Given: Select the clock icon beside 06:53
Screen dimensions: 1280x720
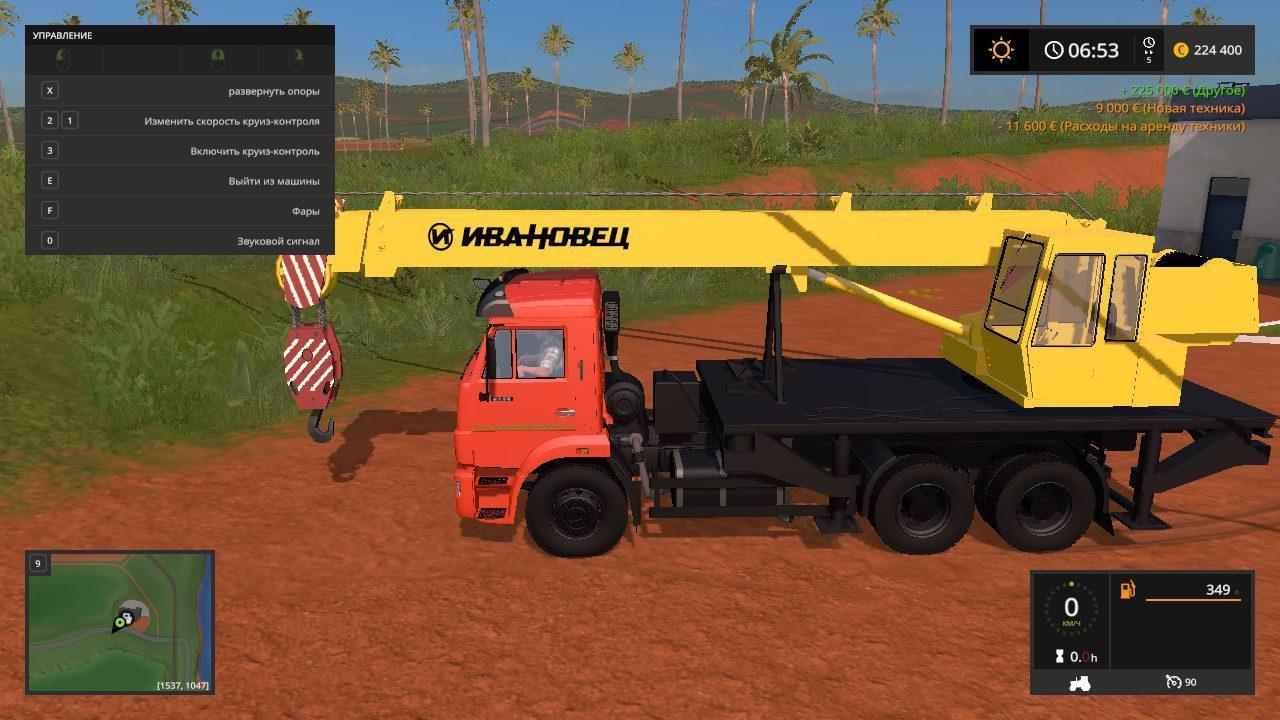Looking at the screenshot, I should pyautogui.click(x=1053, y=48).
